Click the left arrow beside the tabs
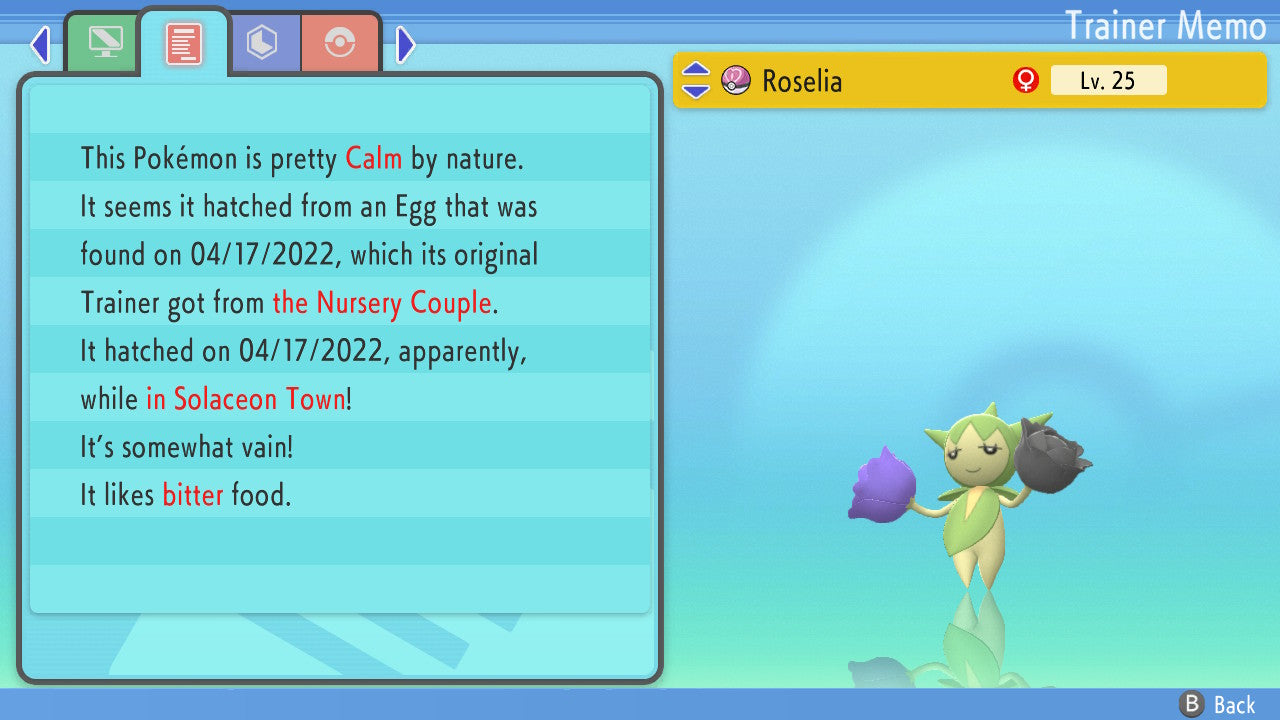The image size is (1280, 720). (x=40, y=45)
